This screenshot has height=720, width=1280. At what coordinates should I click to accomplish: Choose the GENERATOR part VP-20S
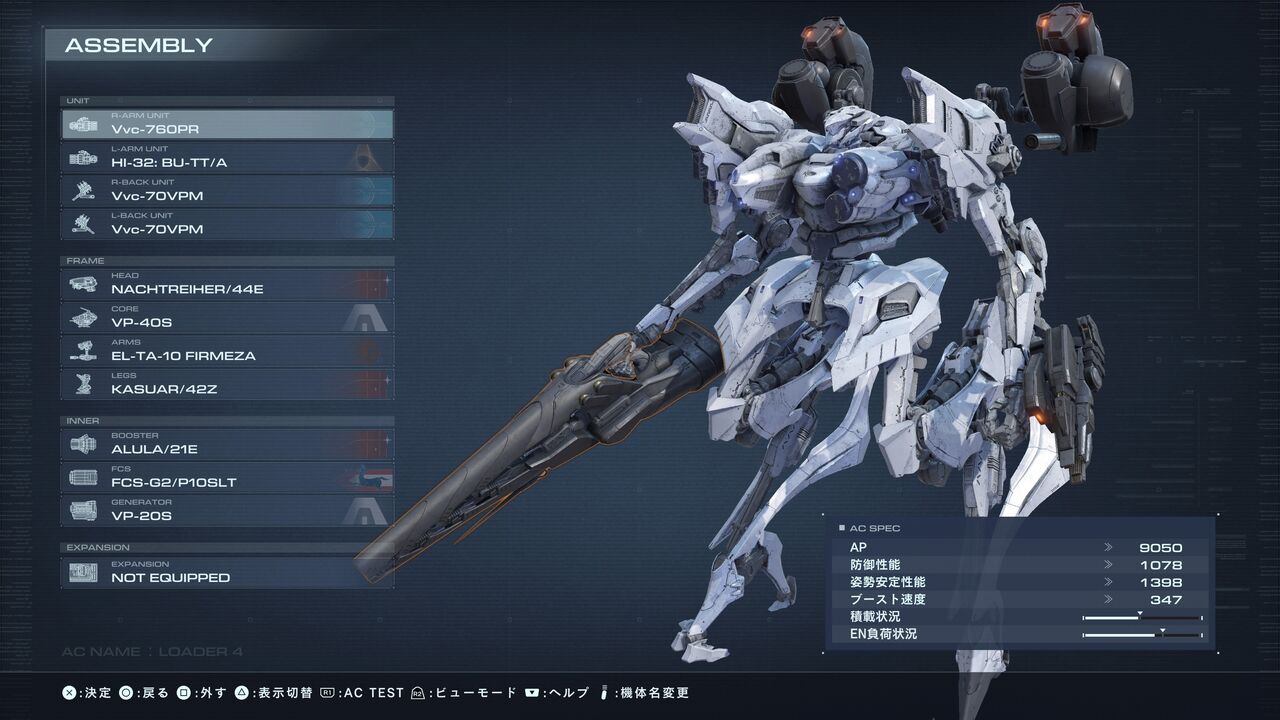point(227,510)
